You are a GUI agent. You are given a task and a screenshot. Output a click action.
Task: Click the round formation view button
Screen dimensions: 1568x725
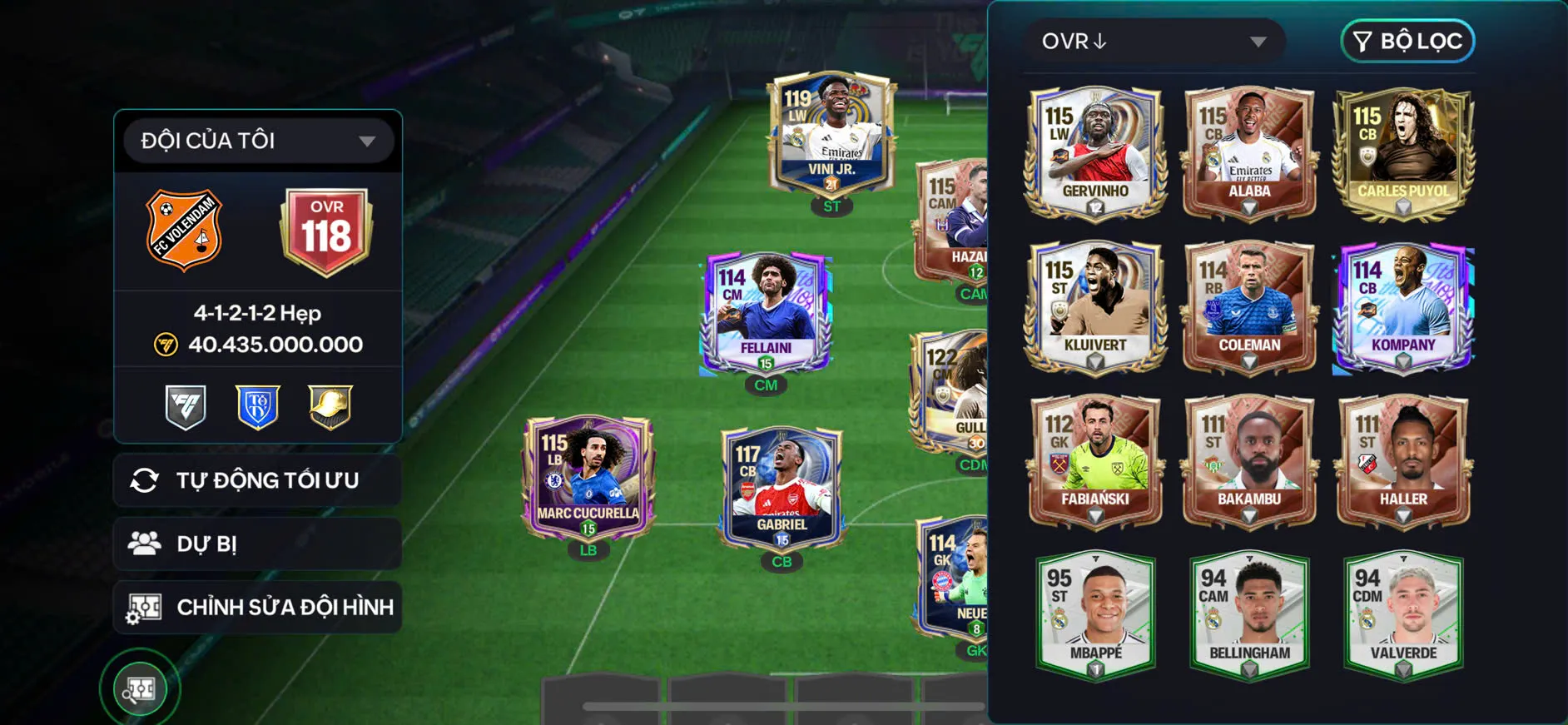pos(140,688)
